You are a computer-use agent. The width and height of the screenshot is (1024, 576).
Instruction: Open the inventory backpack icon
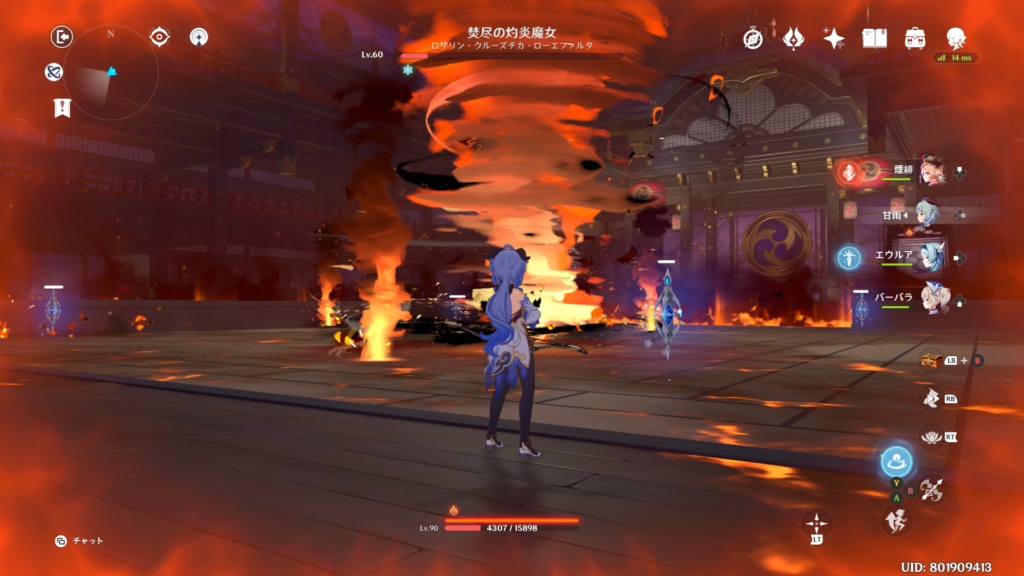click(x=915, y=38)
